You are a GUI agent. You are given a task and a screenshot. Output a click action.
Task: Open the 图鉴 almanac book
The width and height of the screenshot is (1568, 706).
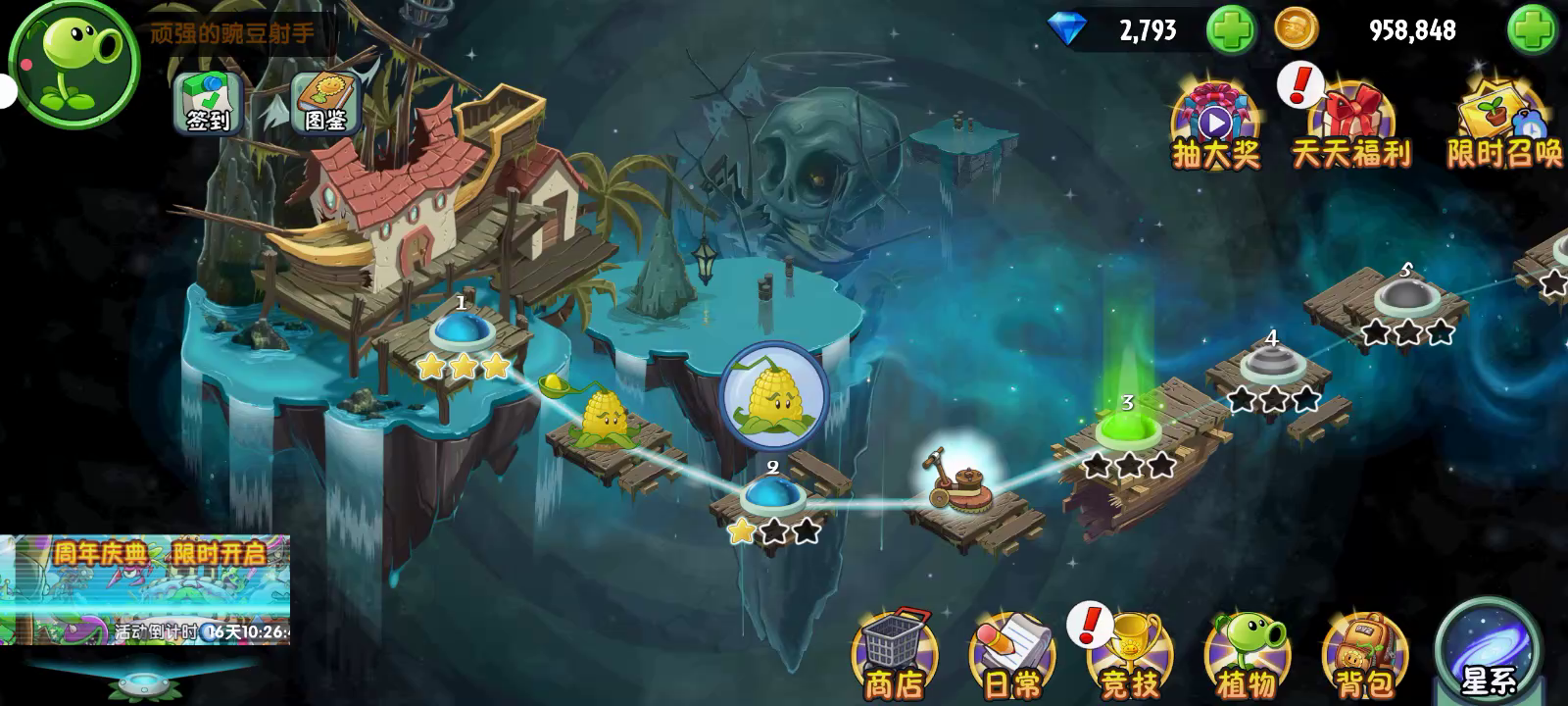(x=325, y=102)
